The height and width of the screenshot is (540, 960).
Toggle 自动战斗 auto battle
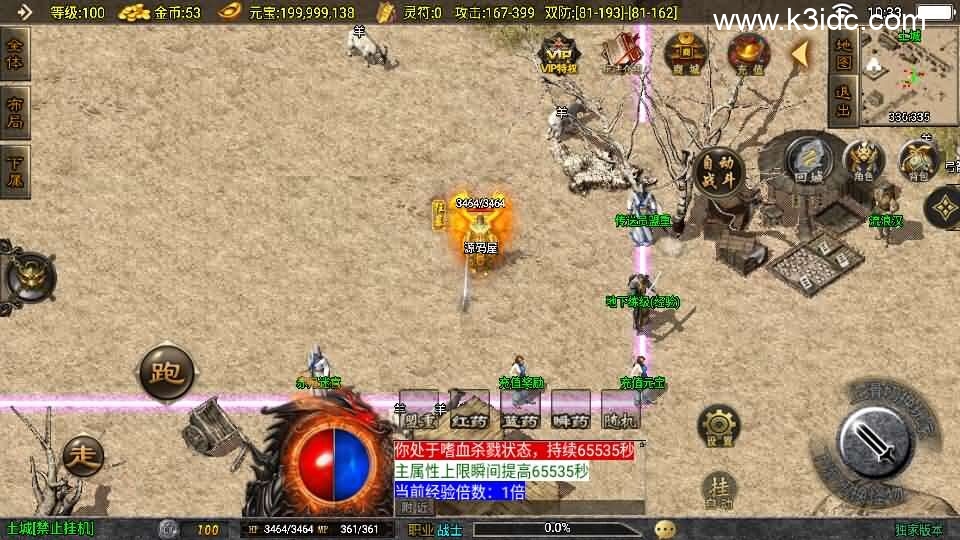click(720, 174)
